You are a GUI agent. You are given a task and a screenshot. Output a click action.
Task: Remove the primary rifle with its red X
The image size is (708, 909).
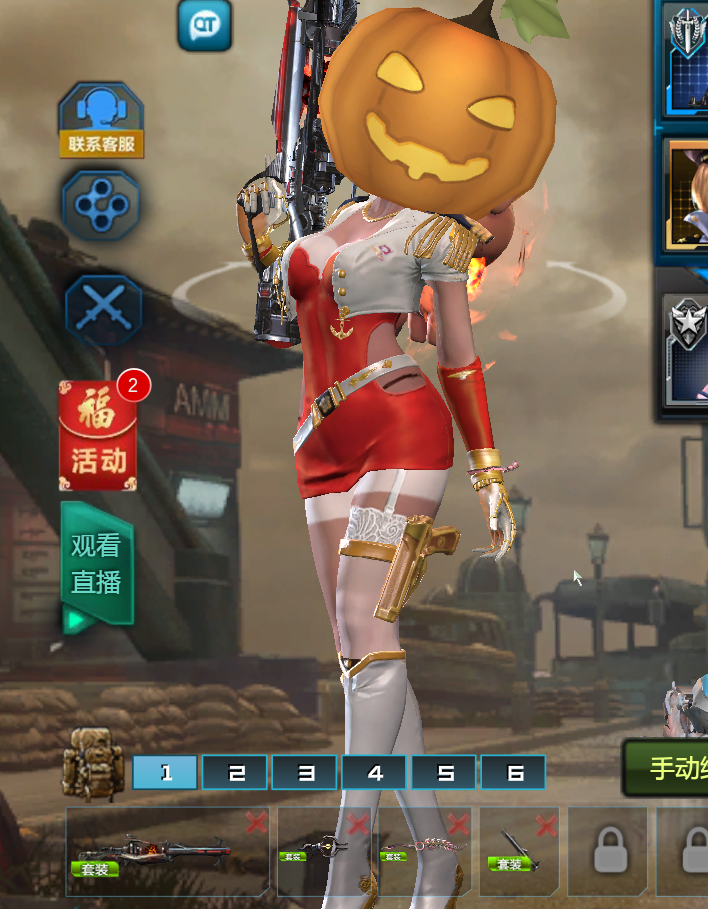256,823
